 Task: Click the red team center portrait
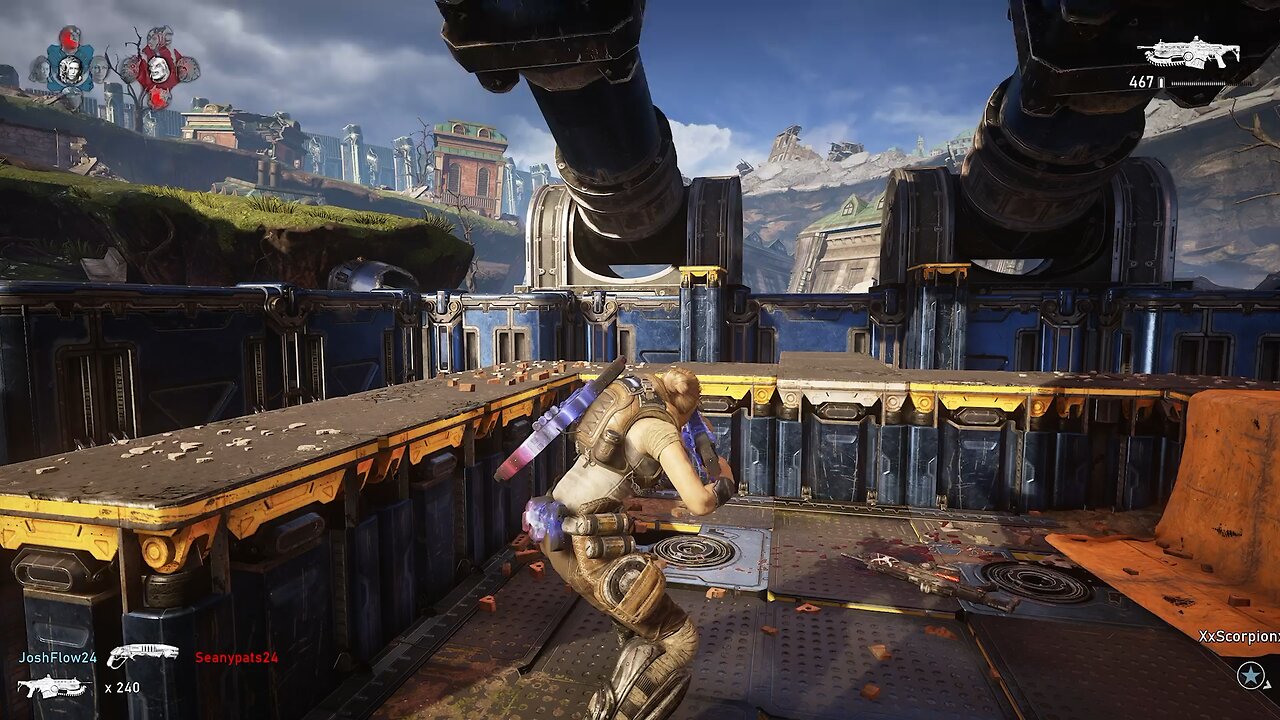(x=159, y=69)
